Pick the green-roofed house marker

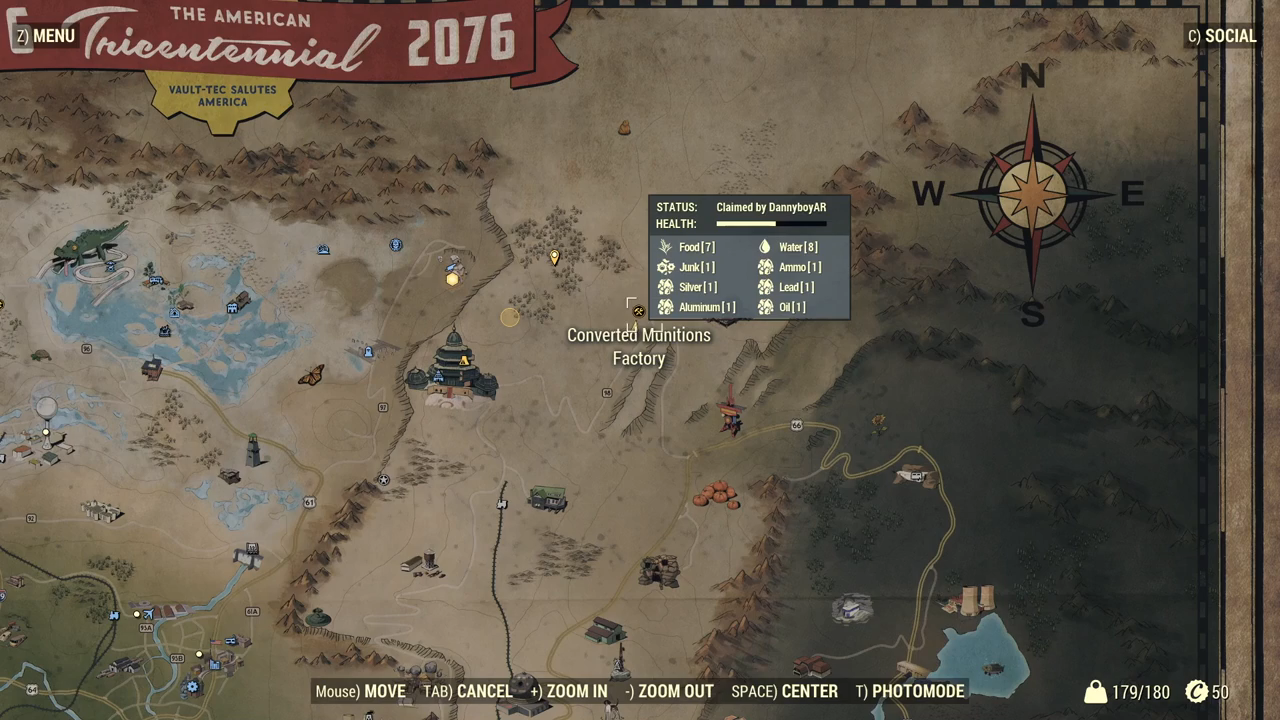pyautogui.click(x=547, y=497)
